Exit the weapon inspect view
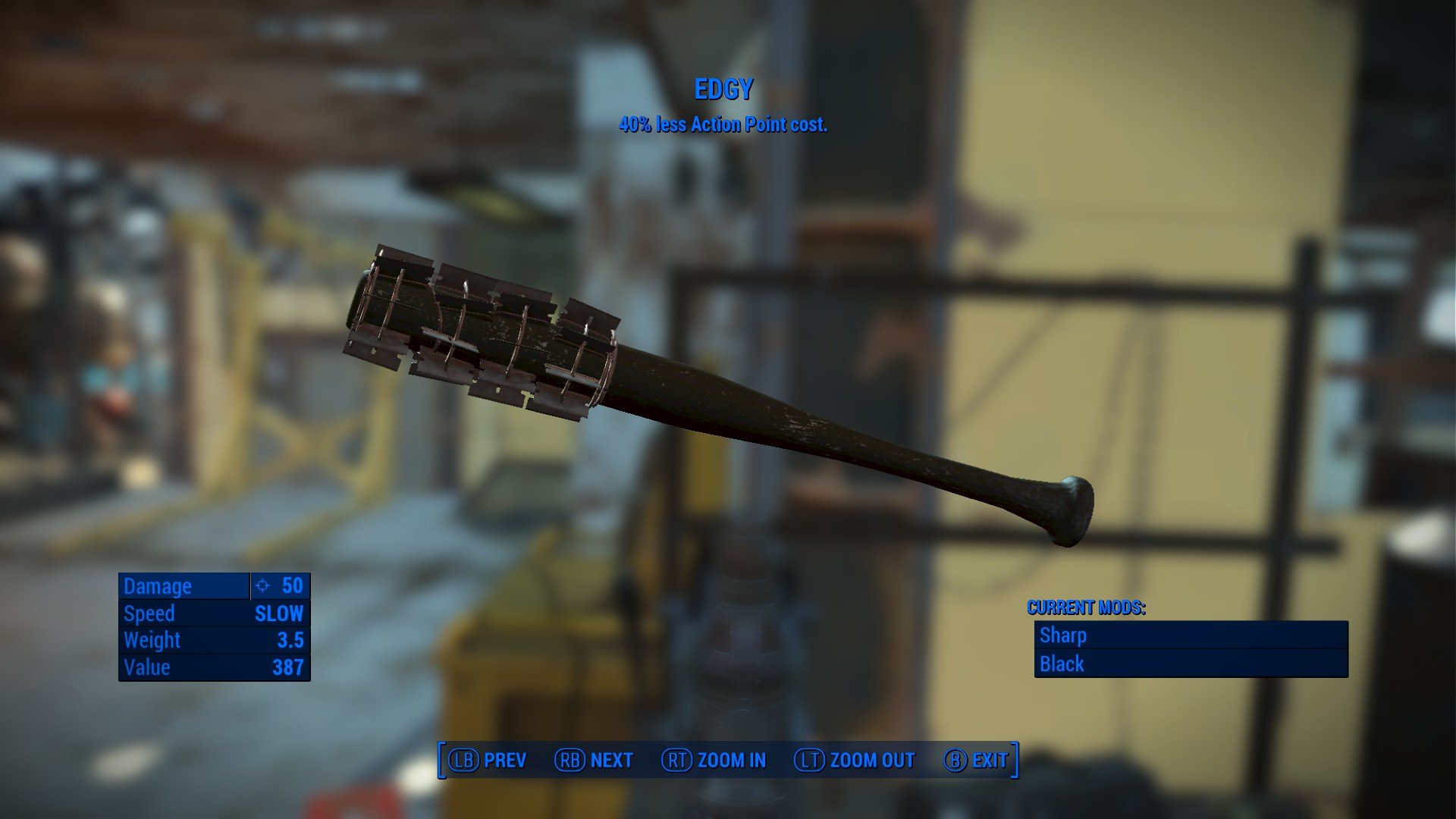This screenshot has width=1456, height=819. (976, 760)
